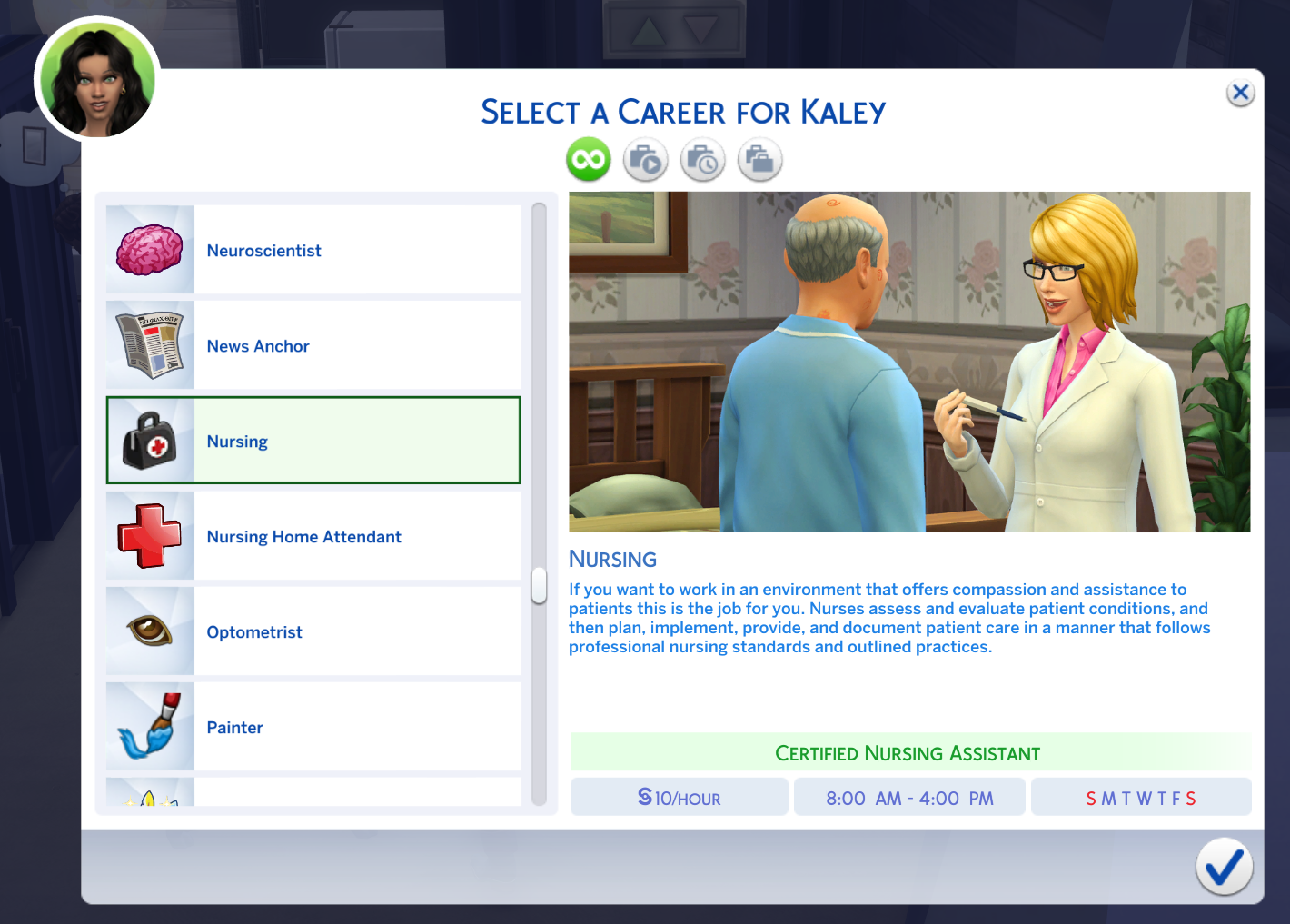Click the Painter paintbrush icon
Screen dimensions: 1290x924
tap(149, 727)
